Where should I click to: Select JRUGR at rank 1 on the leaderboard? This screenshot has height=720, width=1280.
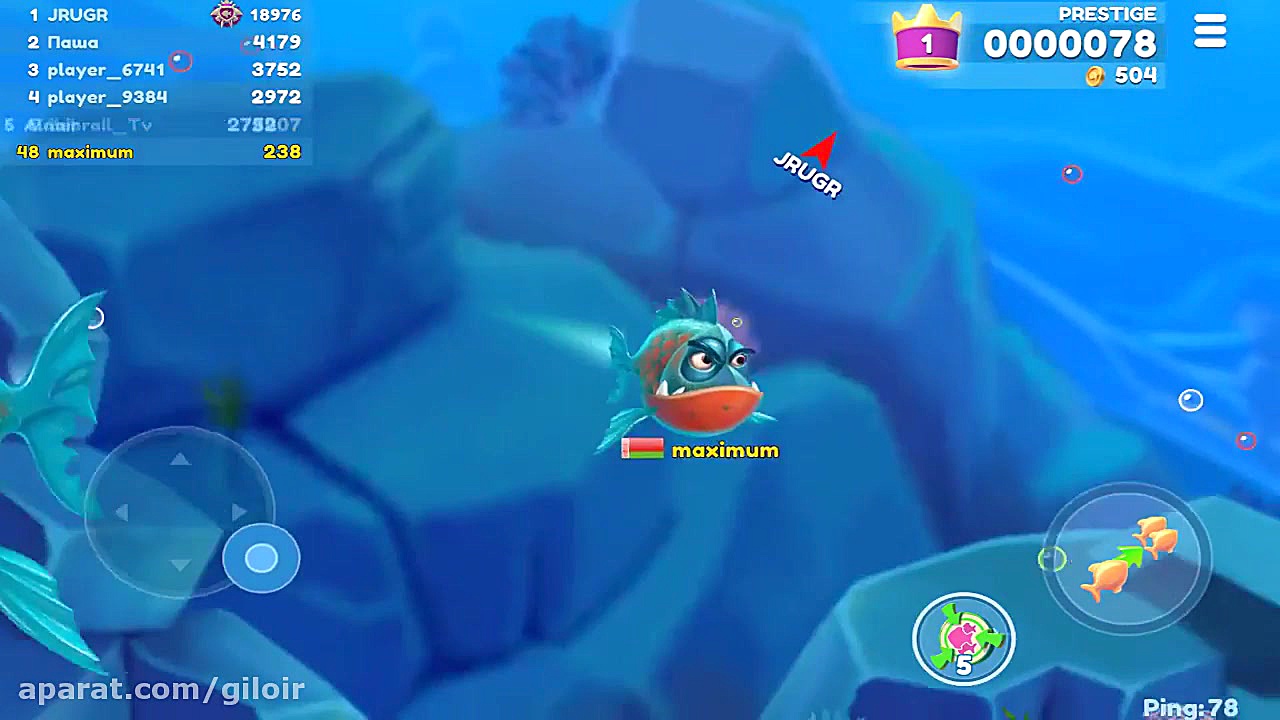point(70,15)
